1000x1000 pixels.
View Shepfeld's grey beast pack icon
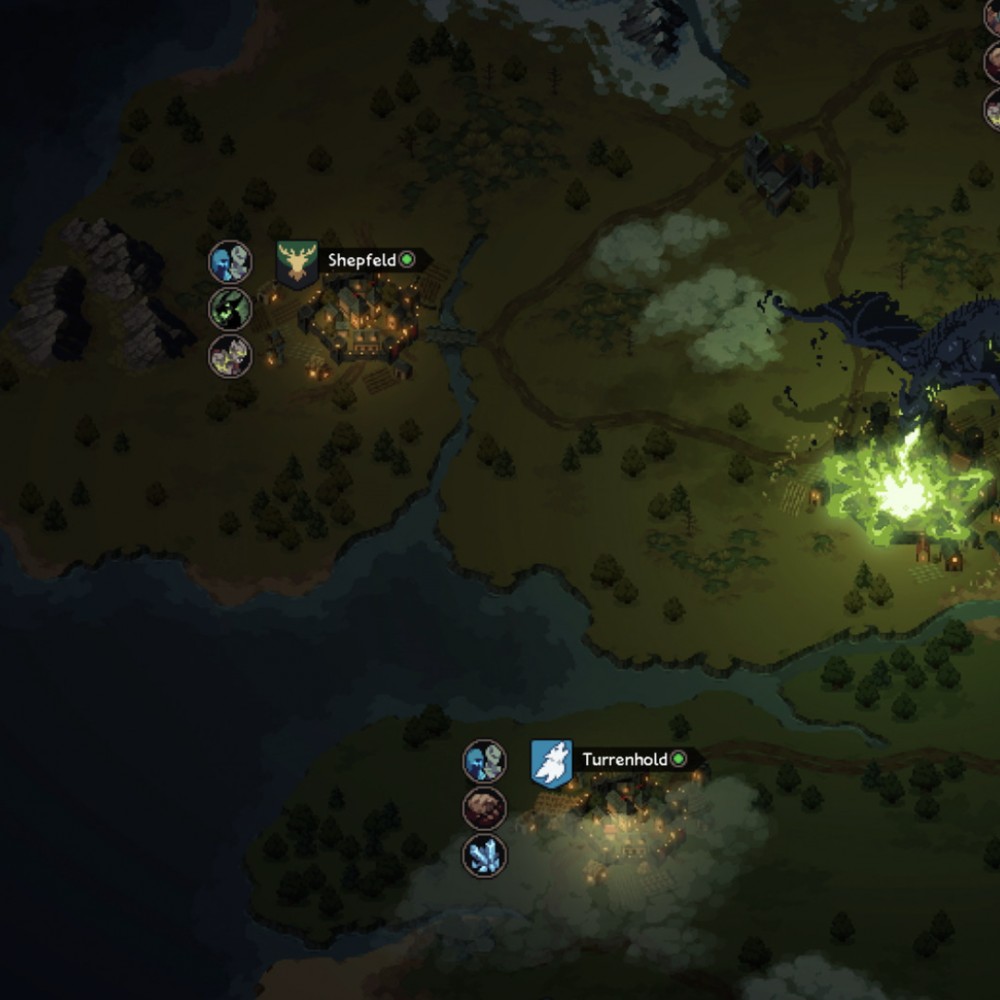tap(230, 356)
